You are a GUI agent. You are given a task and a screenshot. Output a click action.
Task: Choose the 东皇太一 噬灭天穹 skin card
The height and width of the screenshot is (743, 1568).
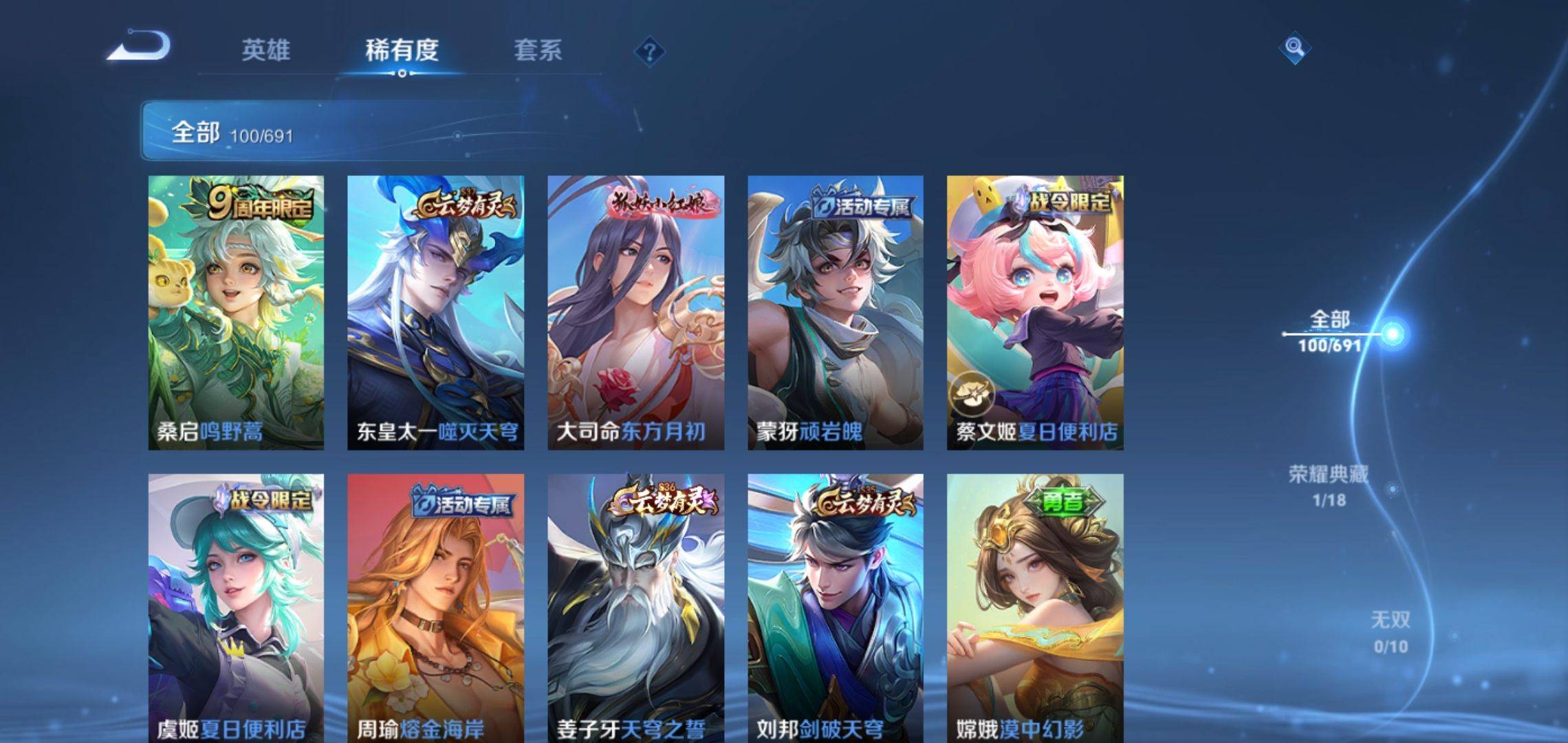435,313
